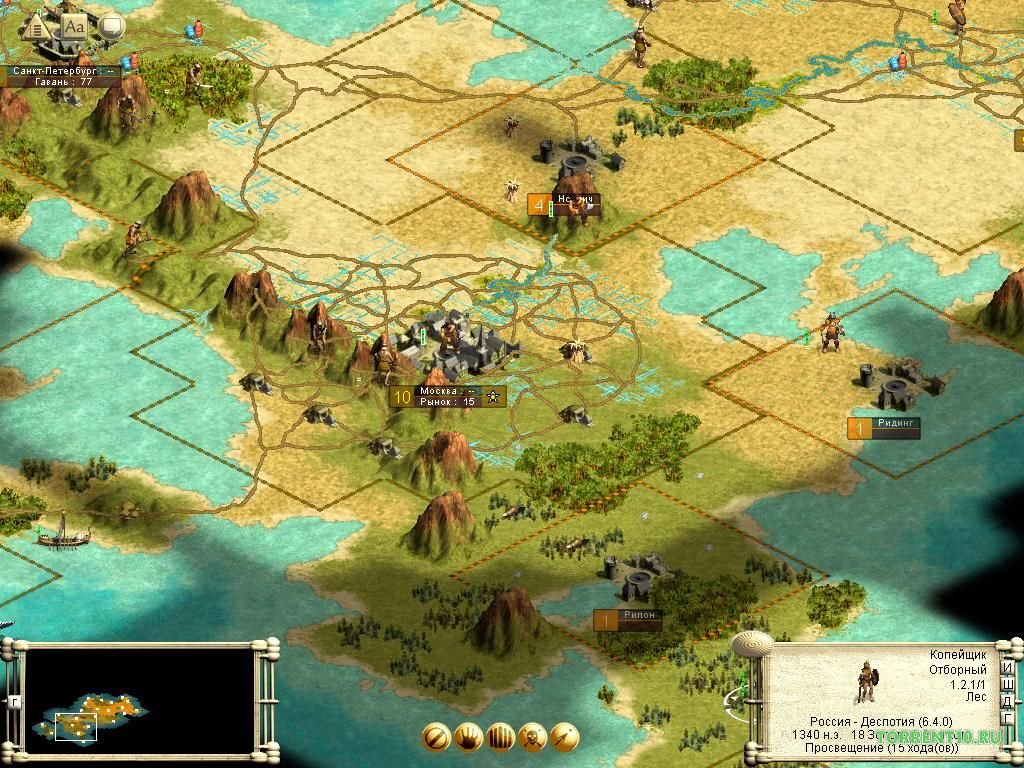Click the 'Г' button beside the minimap
The width and height of the screenshot is (1024, 768).
coord(13,699)
